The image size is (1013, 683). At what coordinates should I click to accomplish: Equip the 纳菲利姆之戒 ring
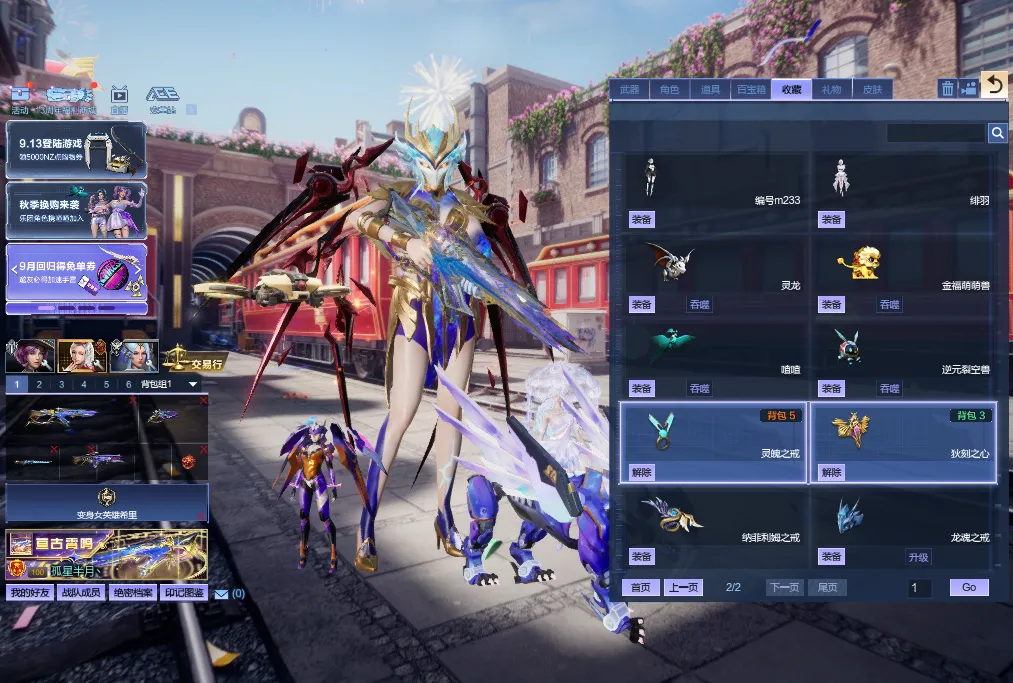[x=641, y=557]
